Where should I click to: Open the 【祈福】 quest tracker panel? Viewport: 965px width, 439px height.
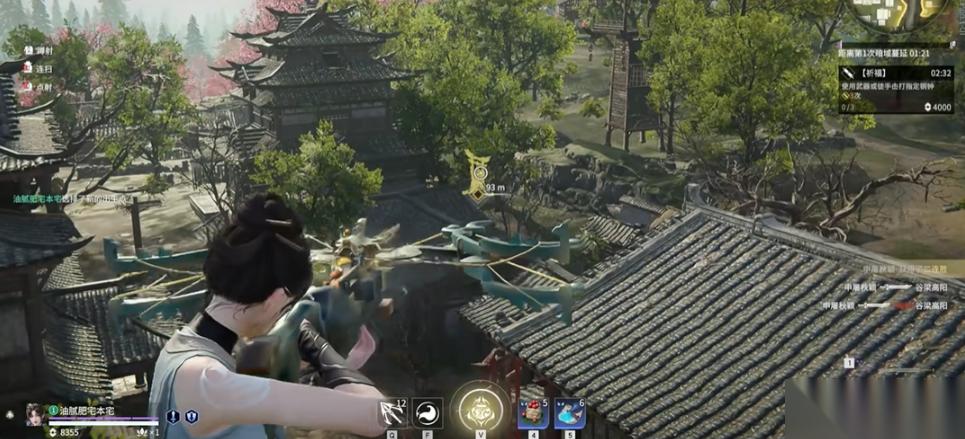coord(897,89)
